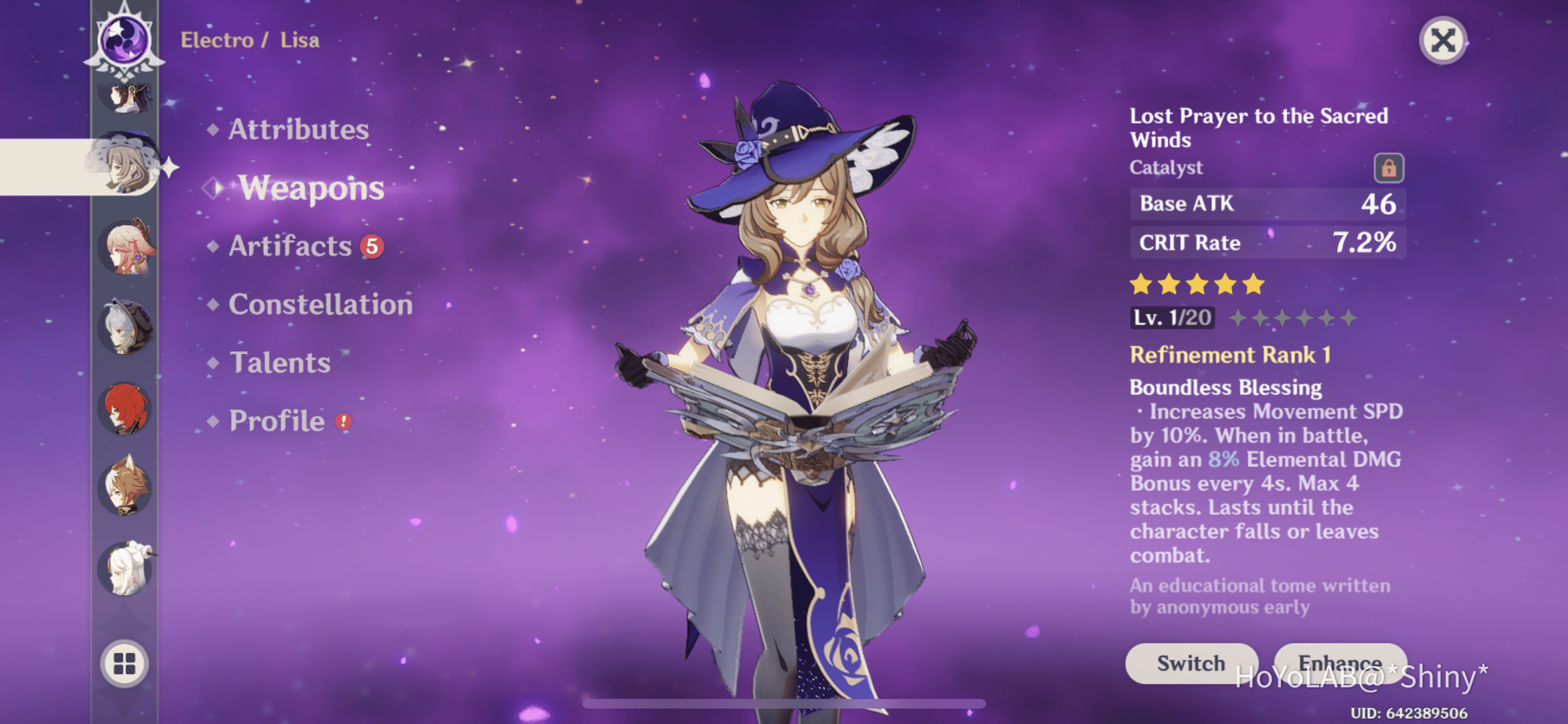Toggle the weapon lock icon
The image size is (1568, 724).
[x=1388, y=168]
